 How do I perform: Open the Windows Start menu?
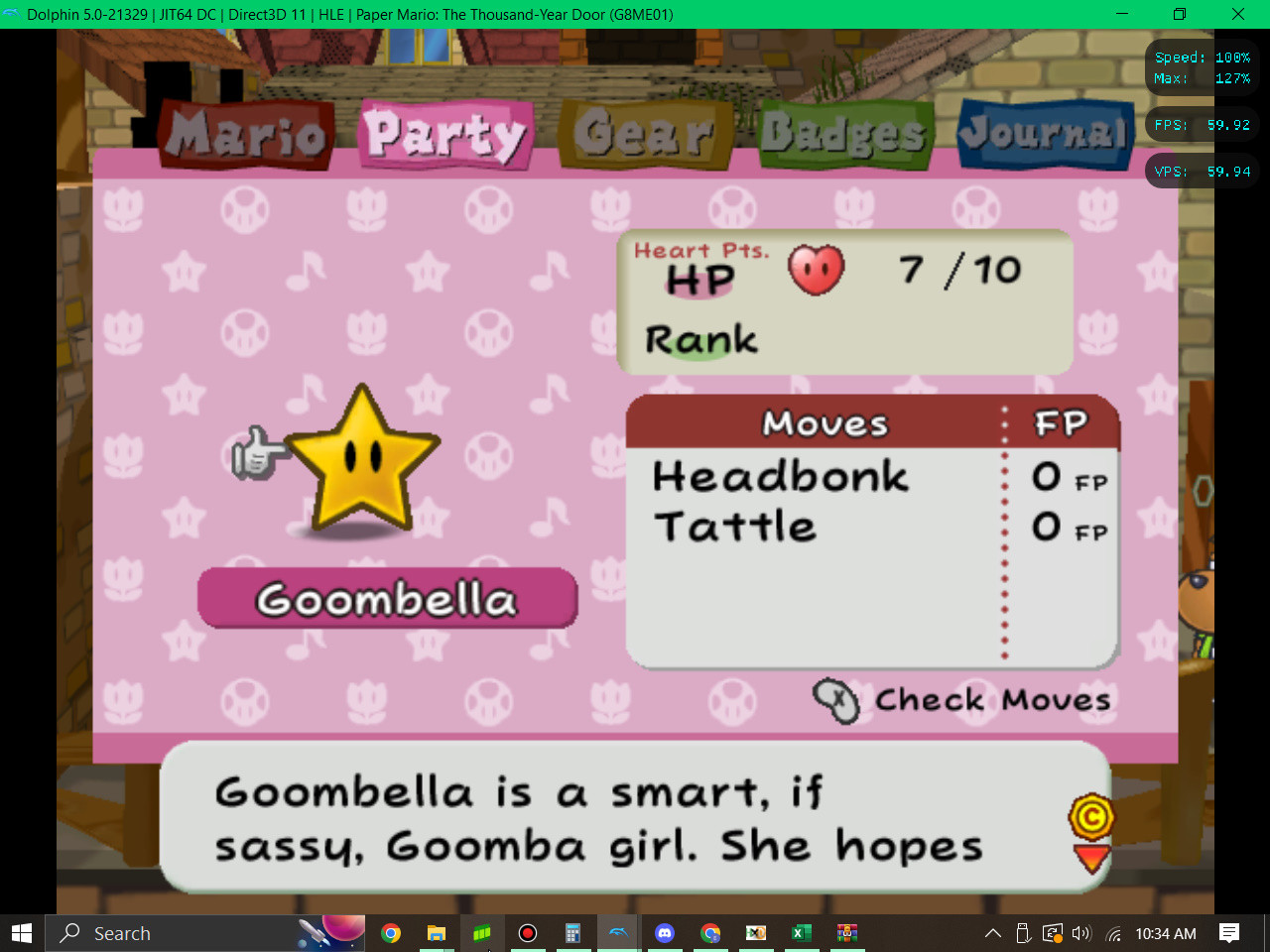pos(21,933)
